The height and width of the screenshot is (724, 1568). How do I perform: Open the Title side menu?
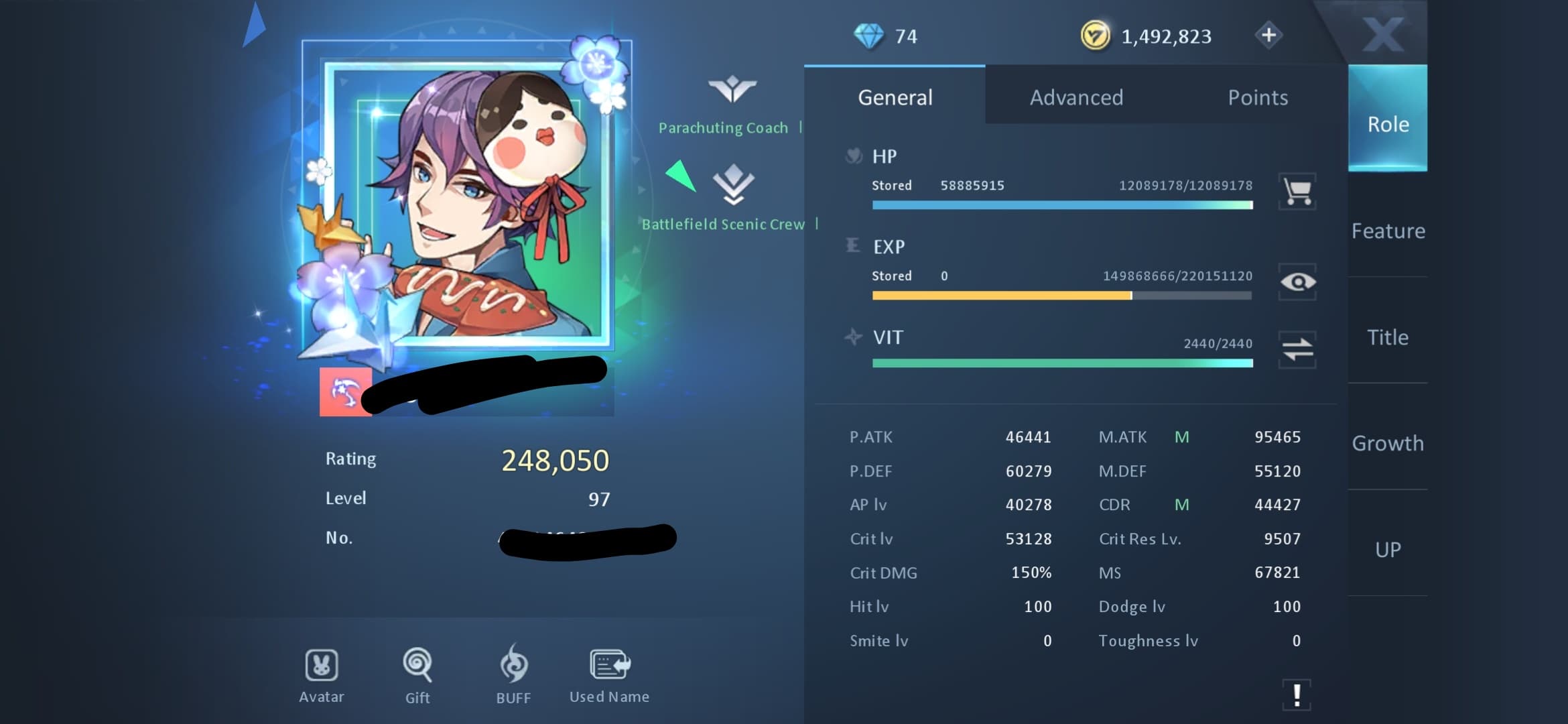1388,337
